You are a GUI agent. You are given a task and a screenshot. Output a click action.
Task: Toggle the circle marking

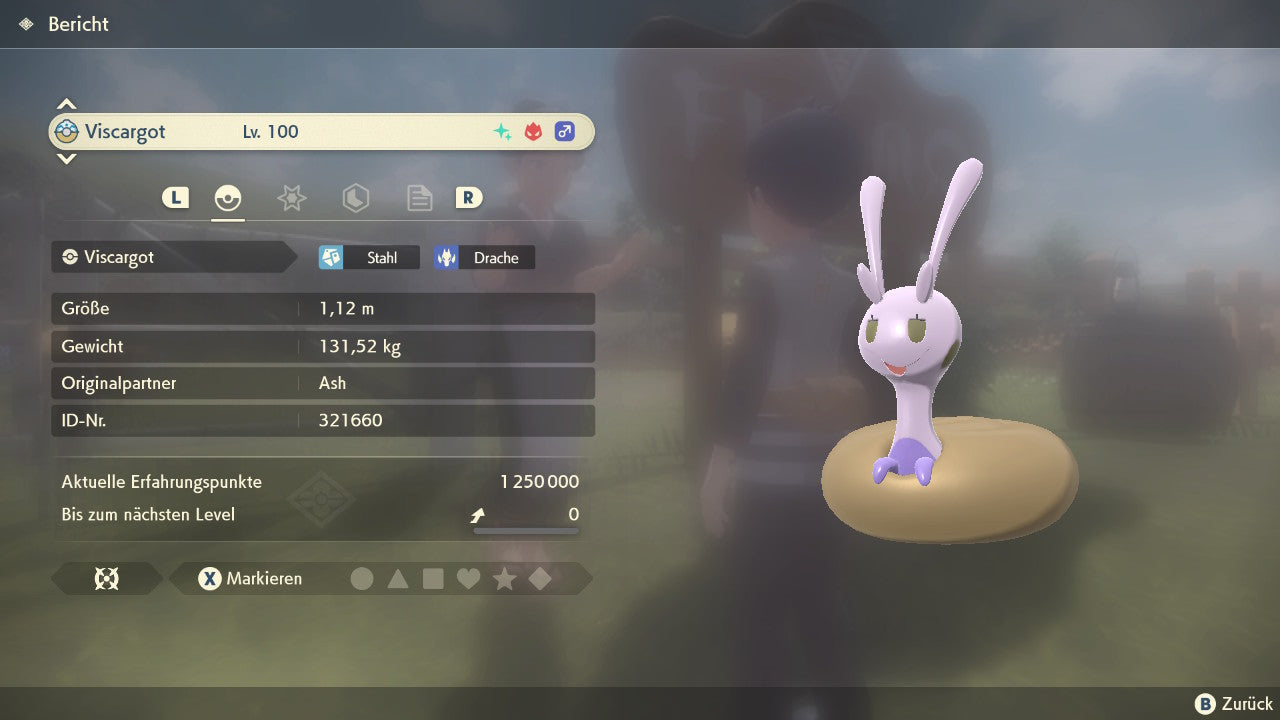(x=362, y=578)
